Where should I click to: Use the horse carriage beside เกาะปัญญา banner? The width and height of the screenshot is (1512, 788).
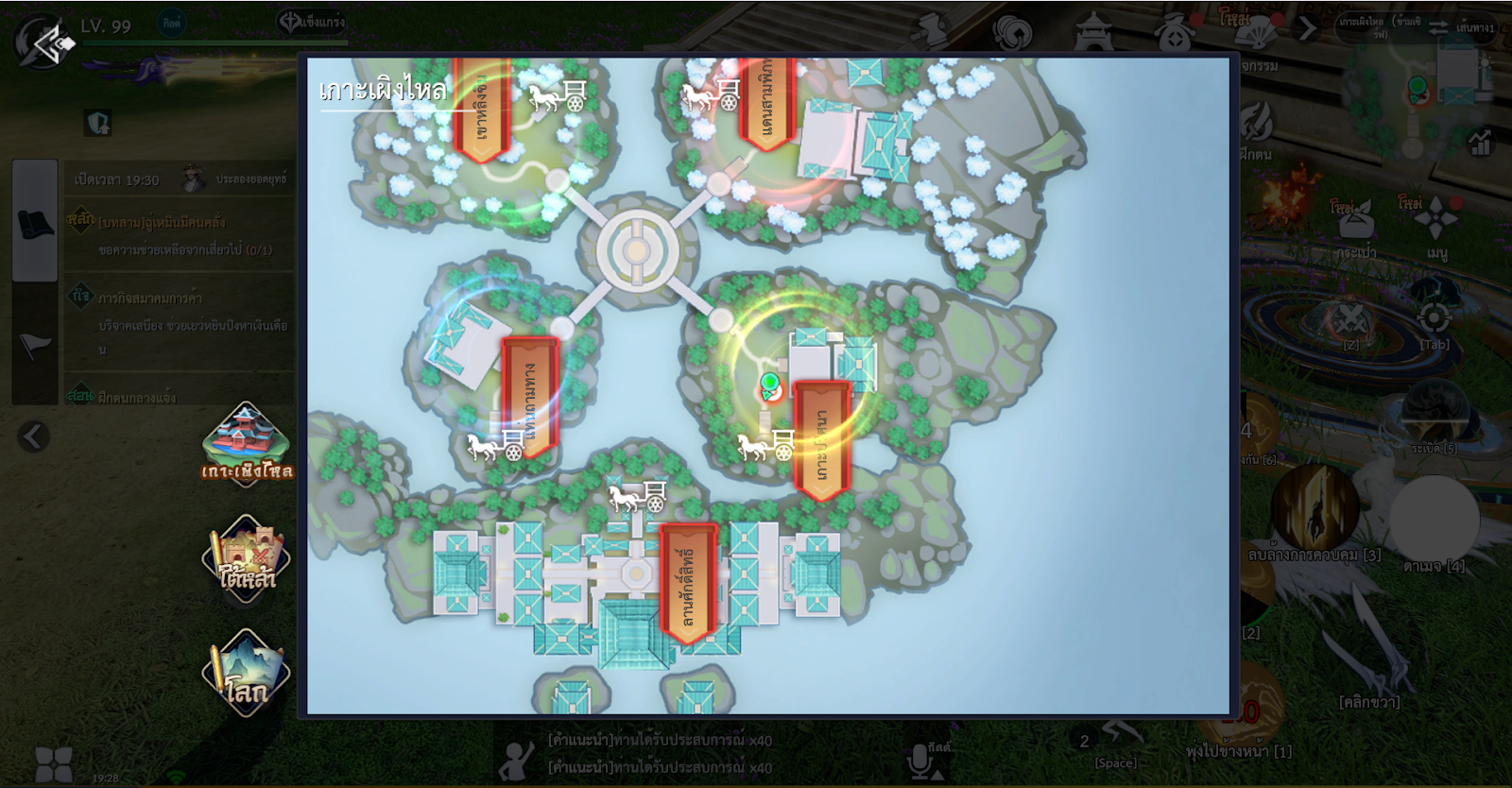(x=766, y=444)
